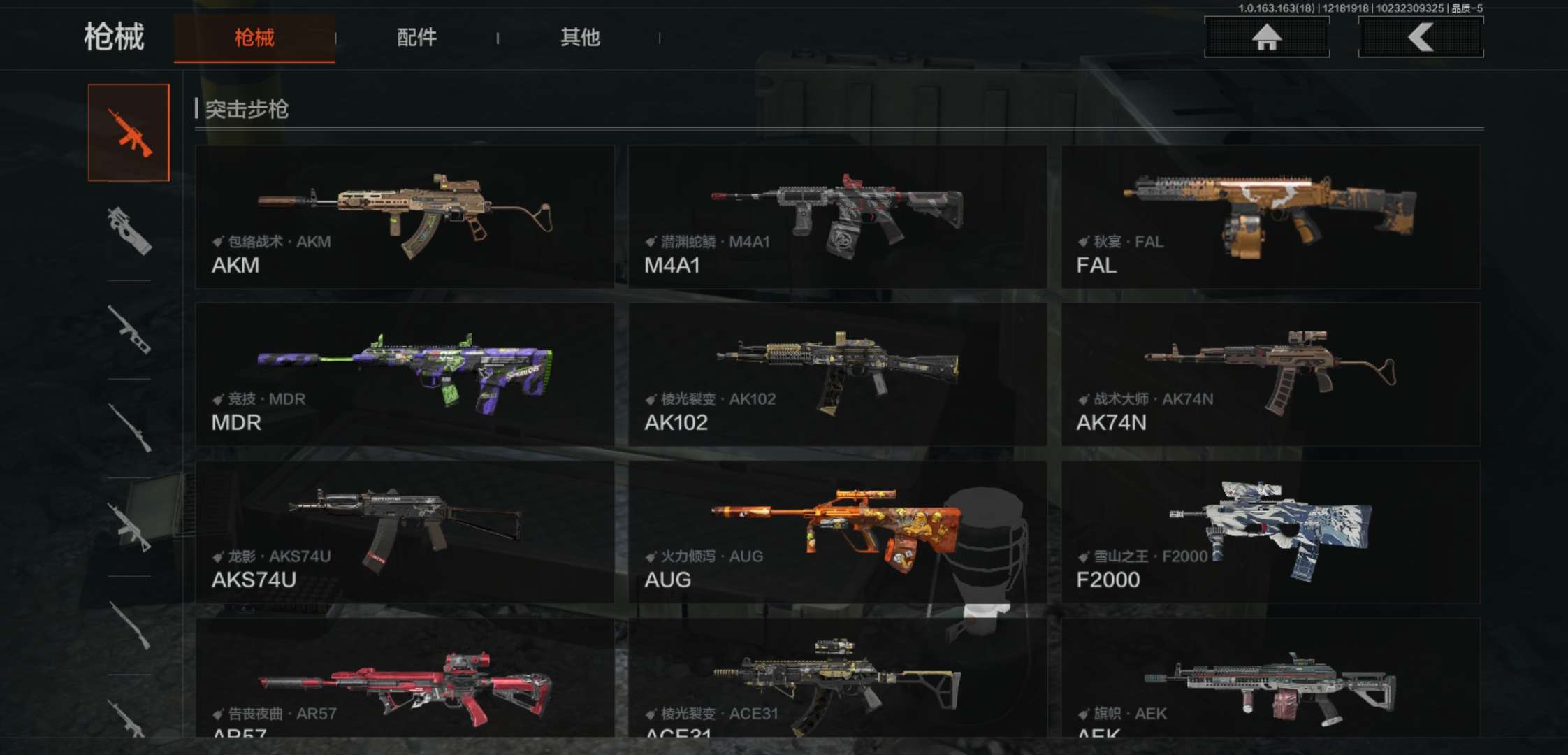The image size is (1568, 755).
Task: Go to the home screen
Action: 1266,37
